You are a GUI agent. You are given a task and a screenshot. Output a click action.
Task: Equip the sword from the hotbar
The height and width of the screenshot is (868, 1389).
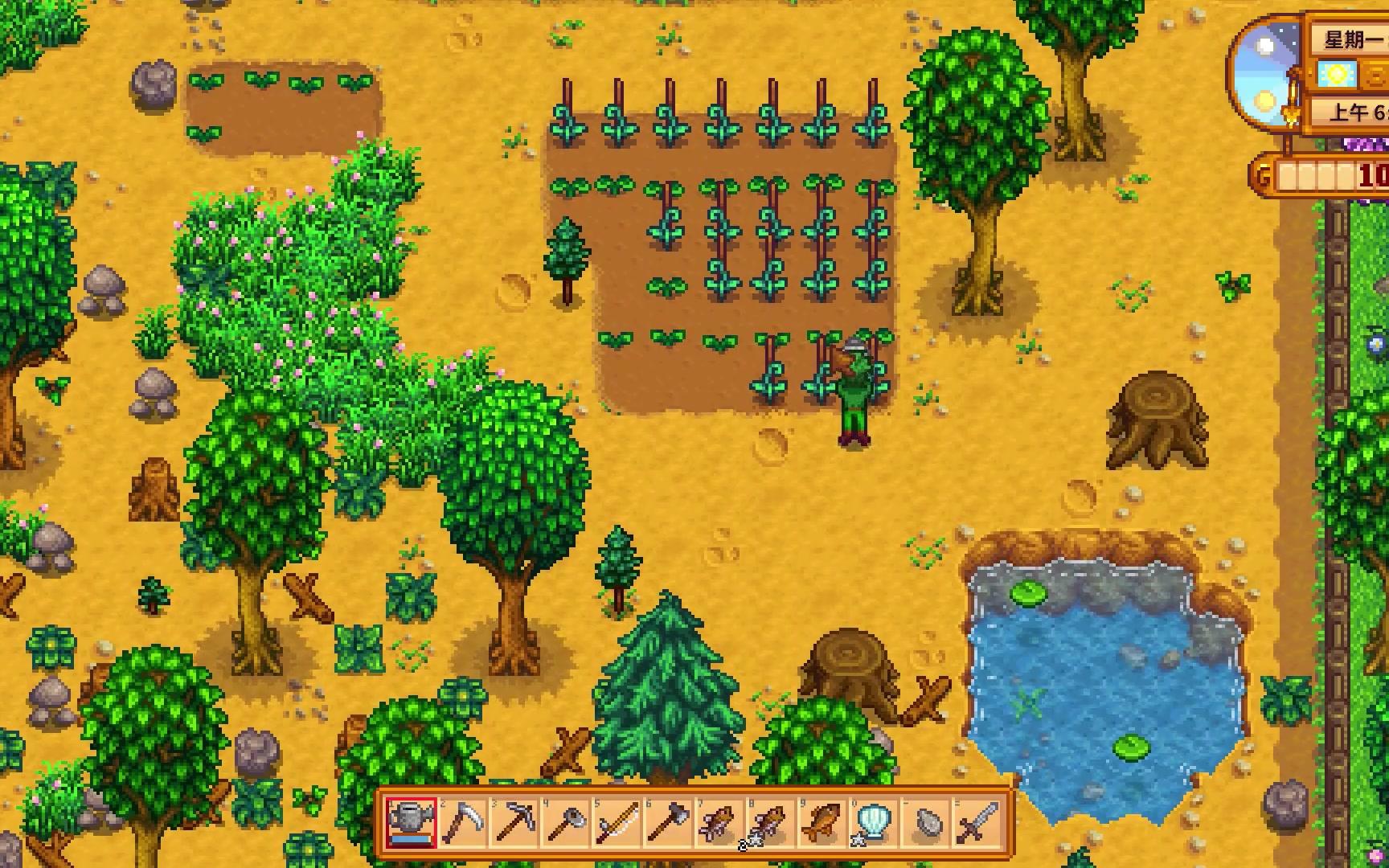click(x=977, y=823)
